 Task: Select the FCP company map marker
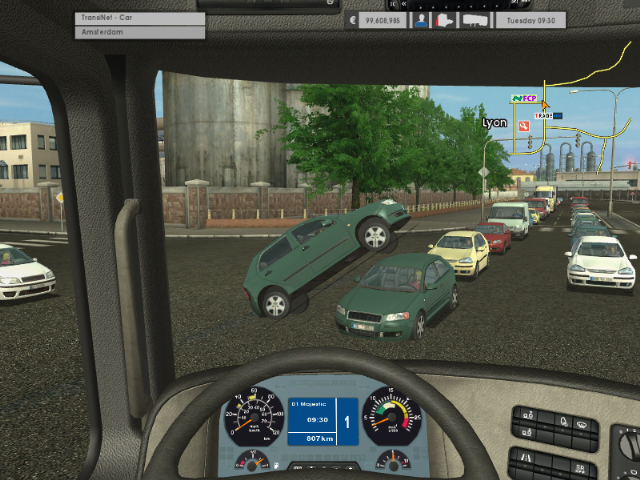point(524,99)
